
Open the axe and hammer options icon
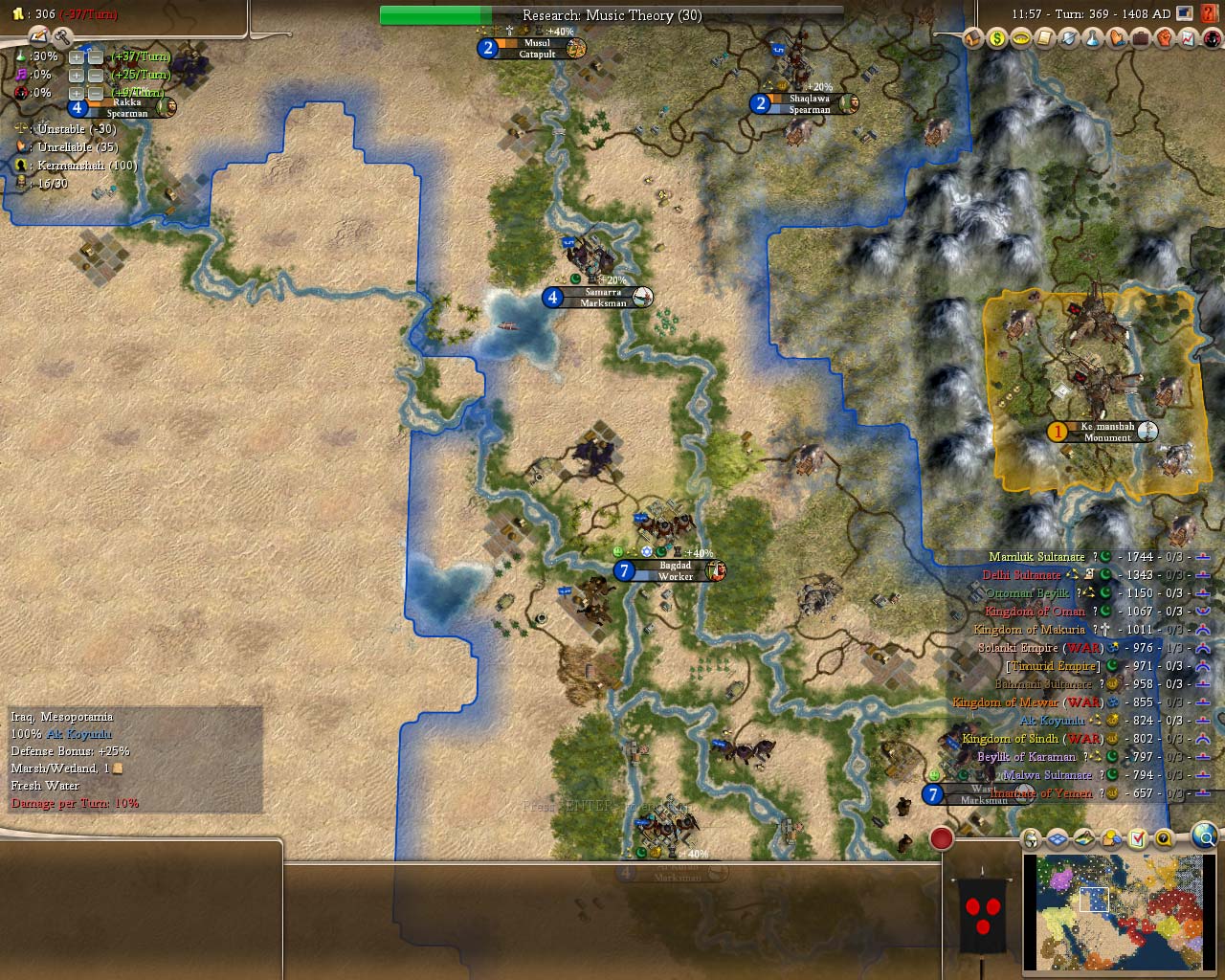tap(63, 37)
